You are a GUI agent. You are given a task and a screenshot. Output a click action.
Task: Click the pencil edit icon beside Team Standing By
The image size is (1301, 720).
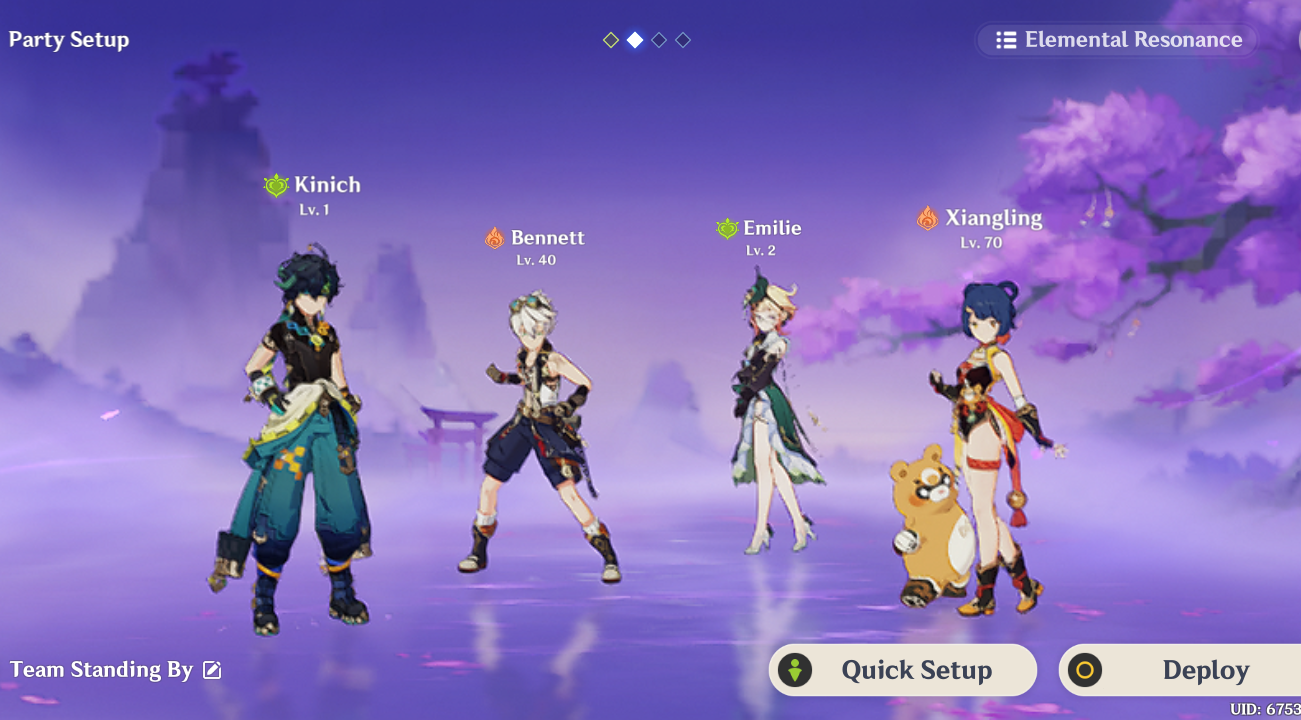pos(211,670)
